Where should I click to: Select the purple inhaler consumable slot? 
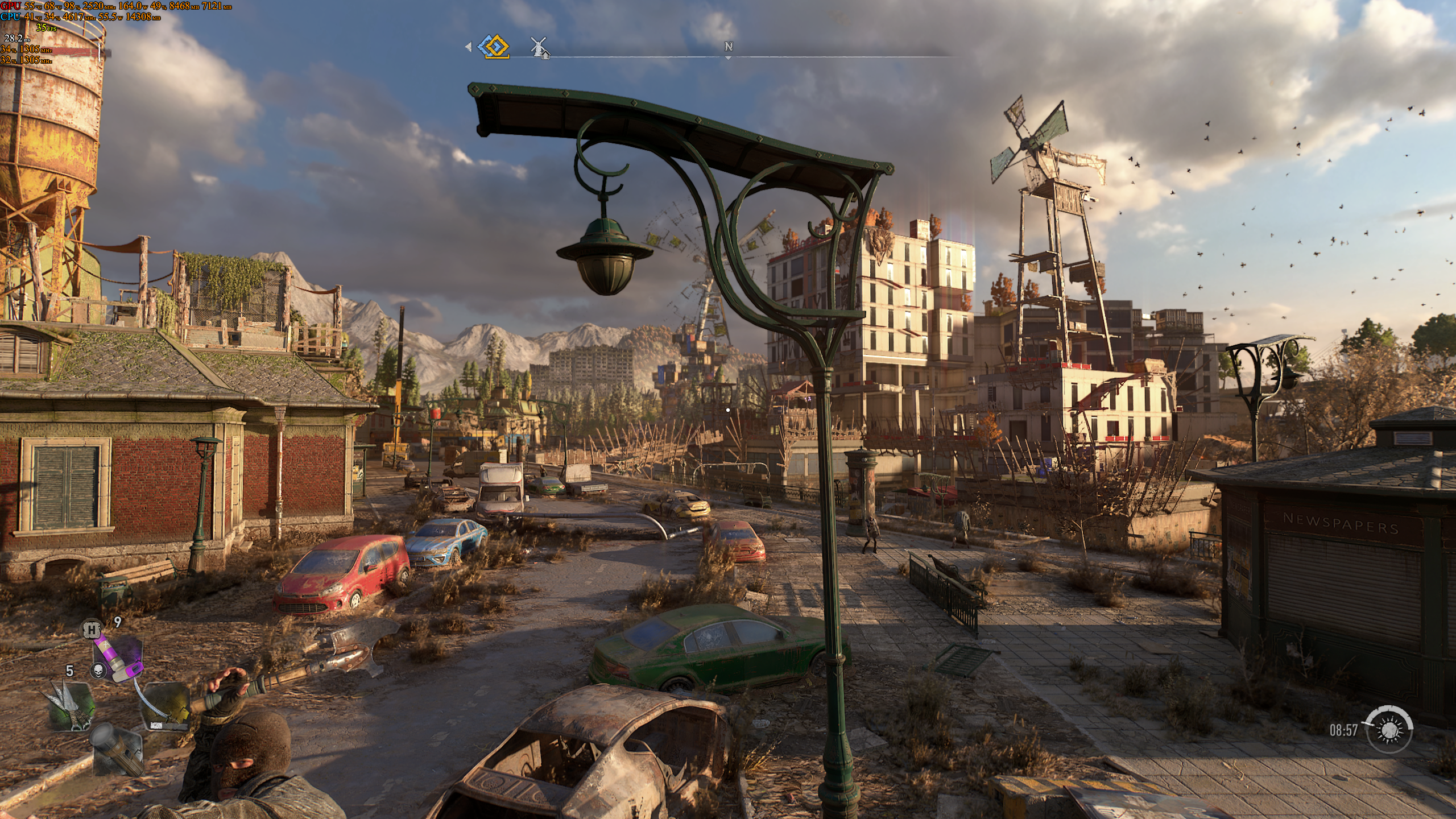coord(118,657)
